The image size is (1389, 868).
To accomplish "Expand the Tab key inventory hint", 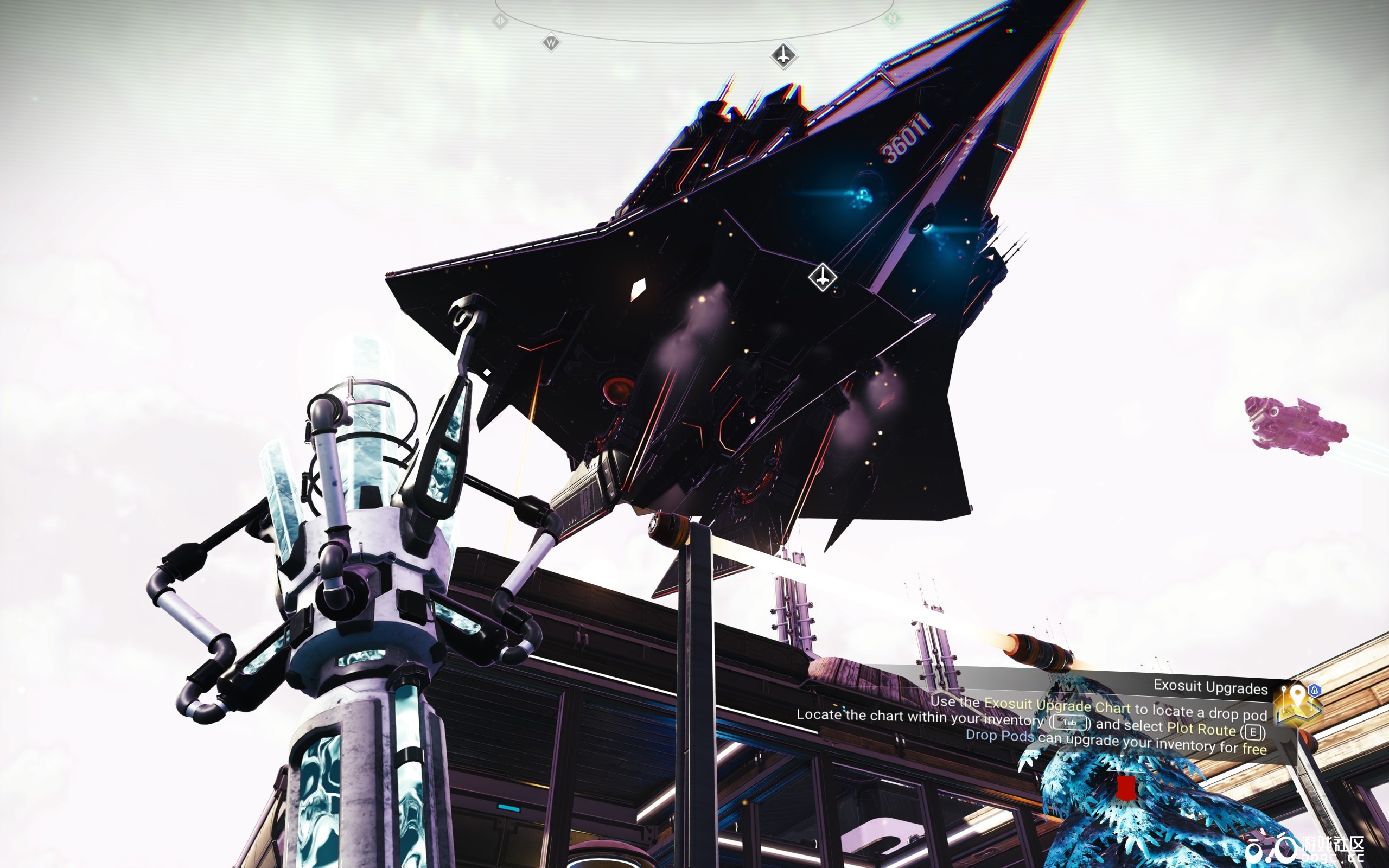I will tap(1070, 723).
